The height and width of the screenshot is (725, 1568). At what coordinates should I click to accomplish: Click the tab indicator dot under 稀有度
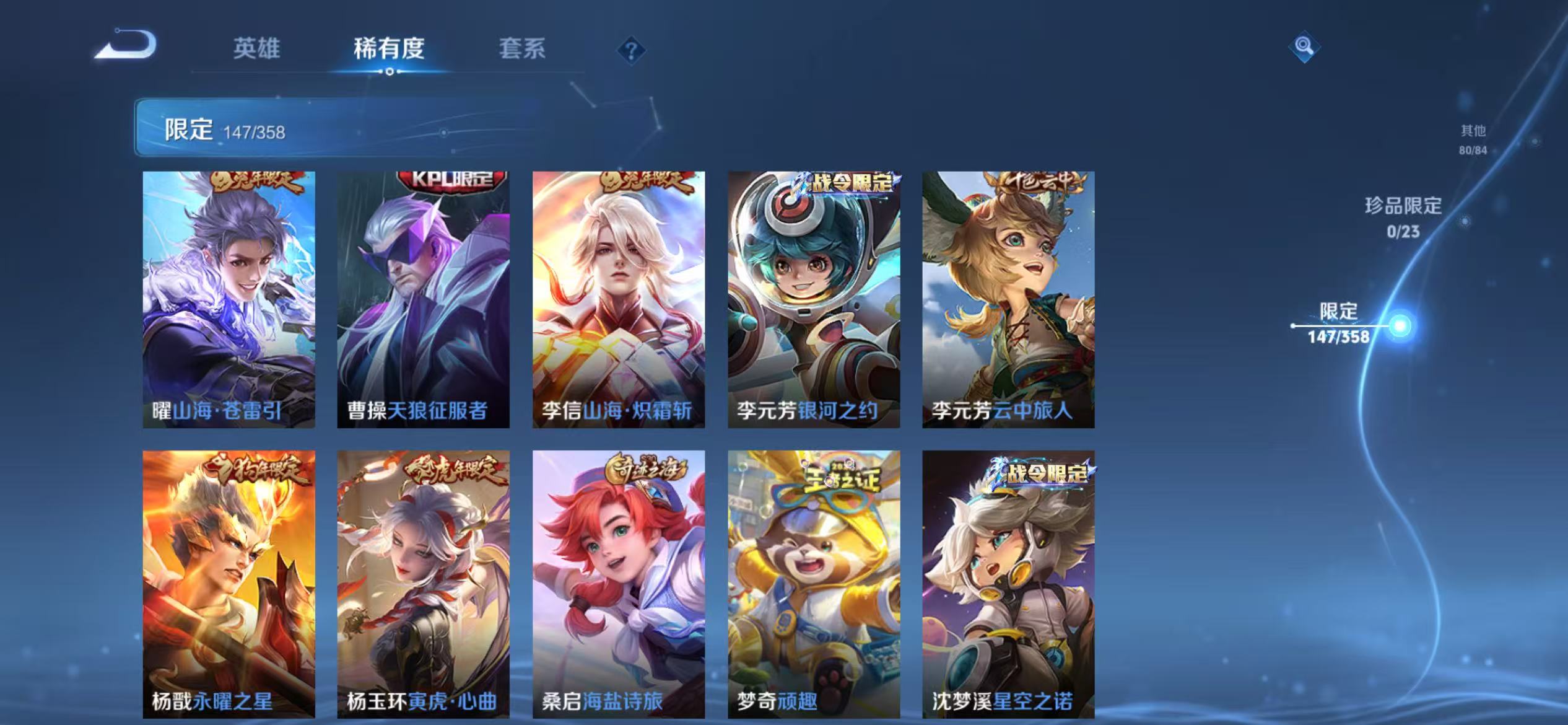389,73
